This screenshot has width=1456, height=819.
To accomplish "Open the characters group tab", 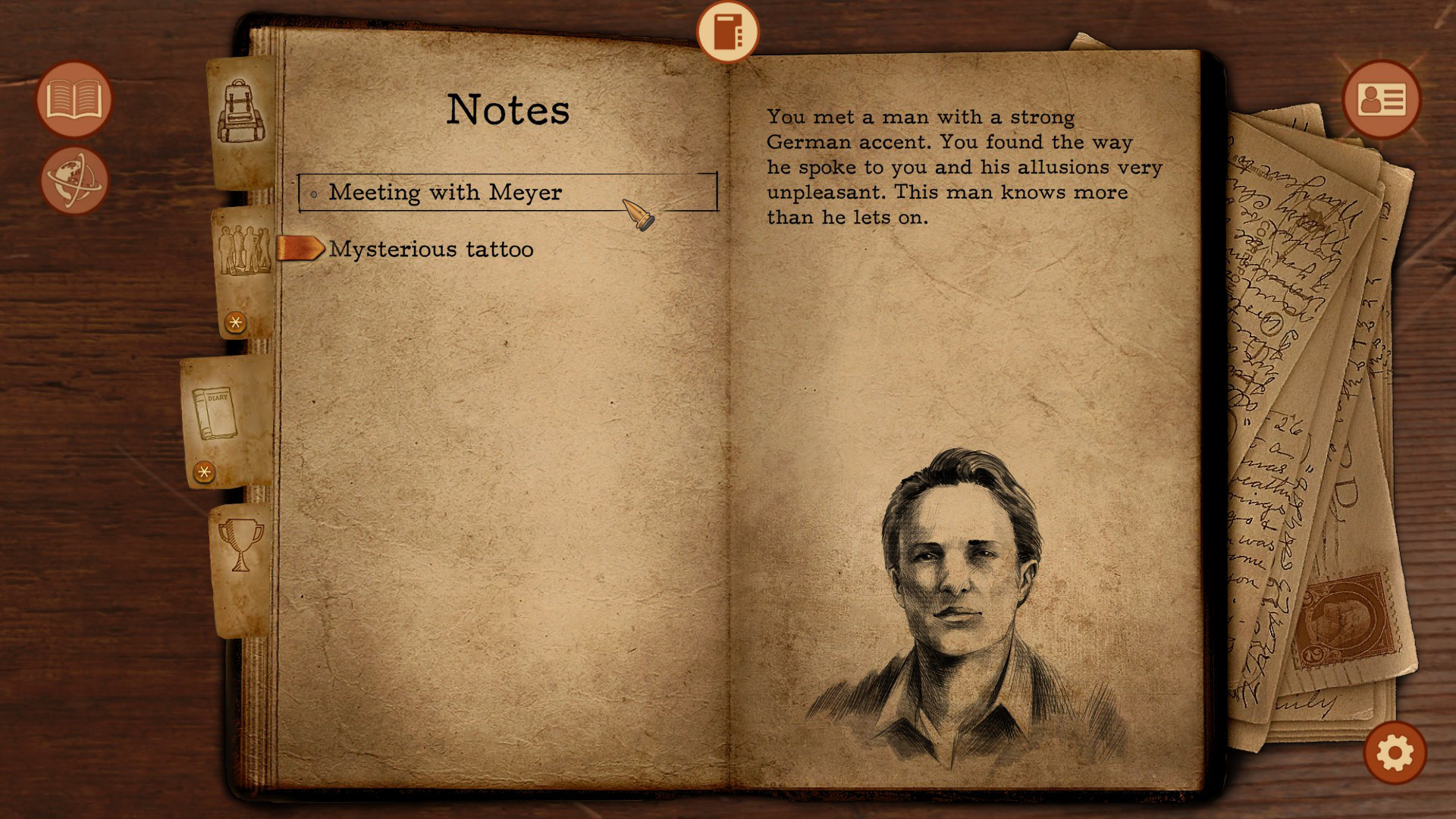I will pos(244,253).
